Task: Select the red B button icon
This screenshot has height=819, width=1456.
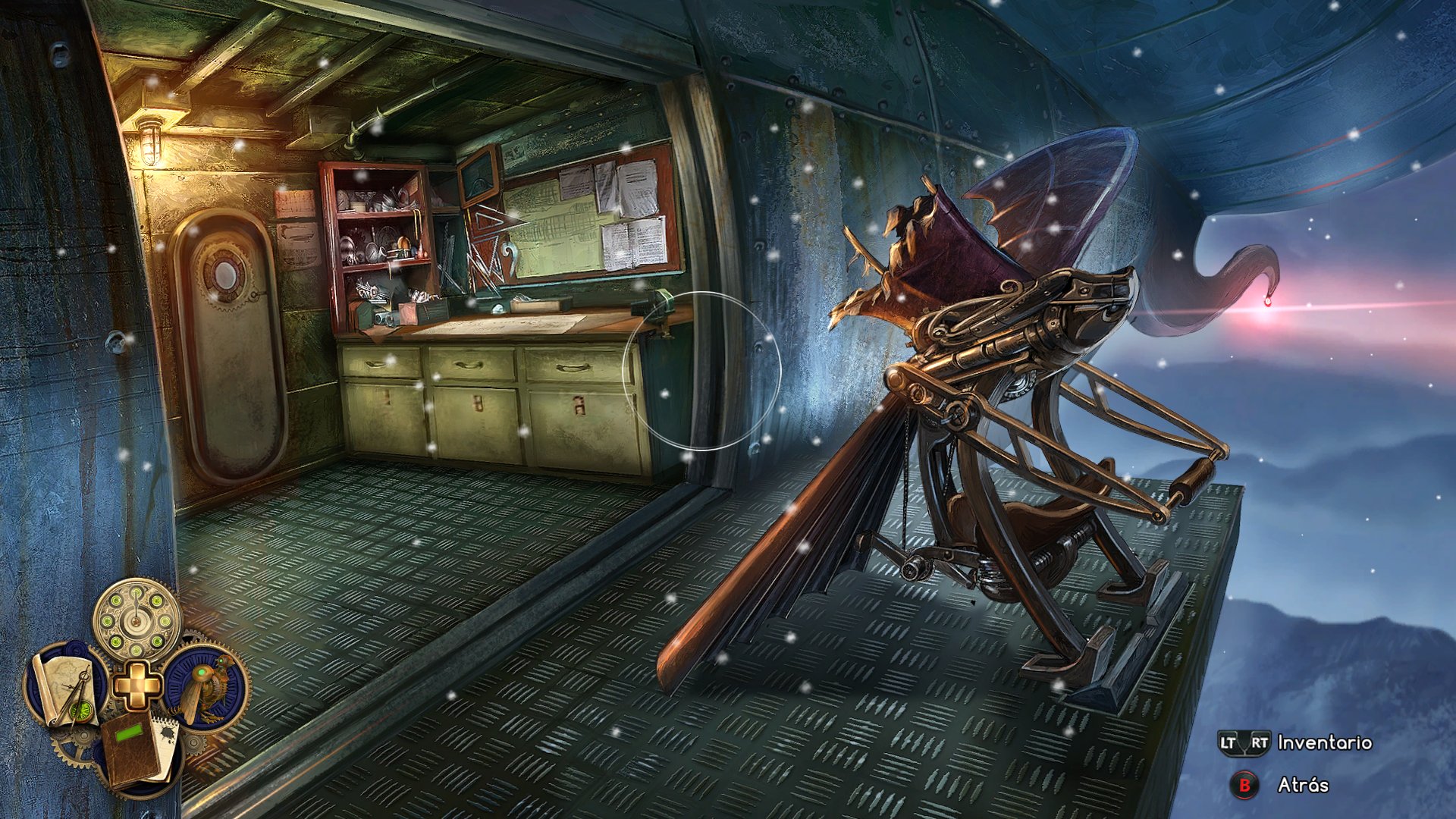Action: 1244,783
